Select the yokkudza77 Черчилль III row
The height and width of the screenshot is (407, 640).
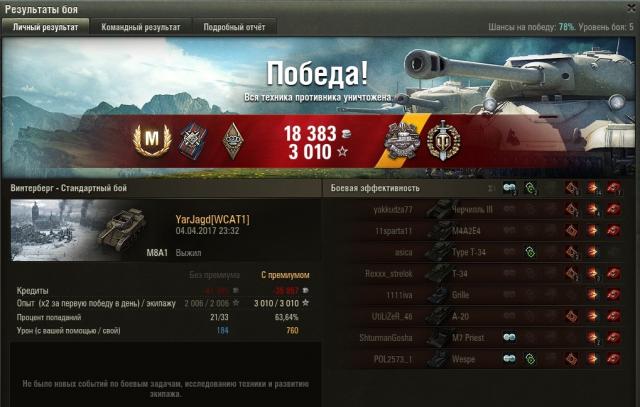click(478, 209)
